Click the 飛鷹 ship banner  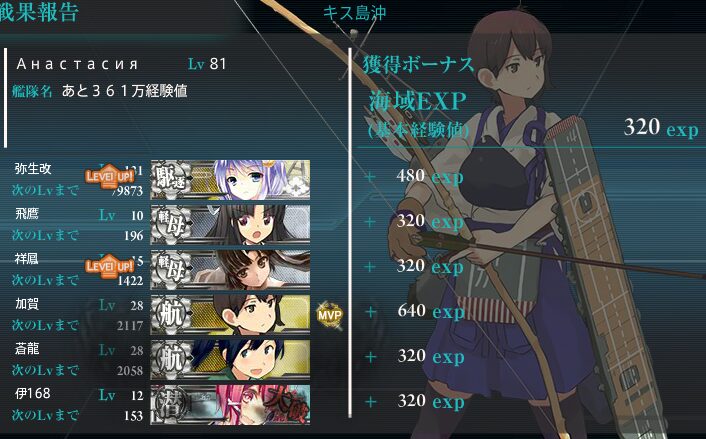pos(230,224)
